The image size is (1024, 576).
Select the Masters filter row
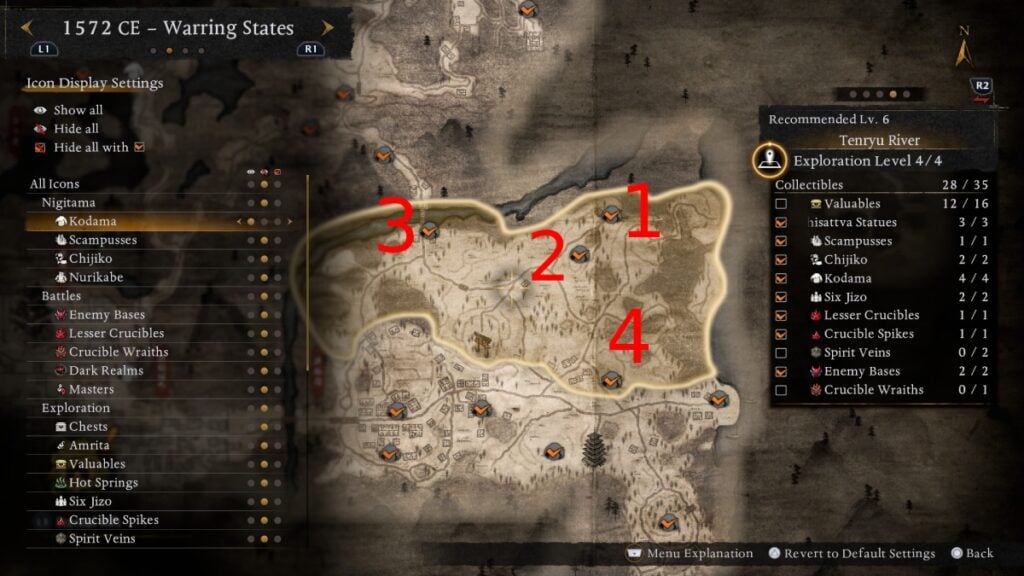[91, 389]
